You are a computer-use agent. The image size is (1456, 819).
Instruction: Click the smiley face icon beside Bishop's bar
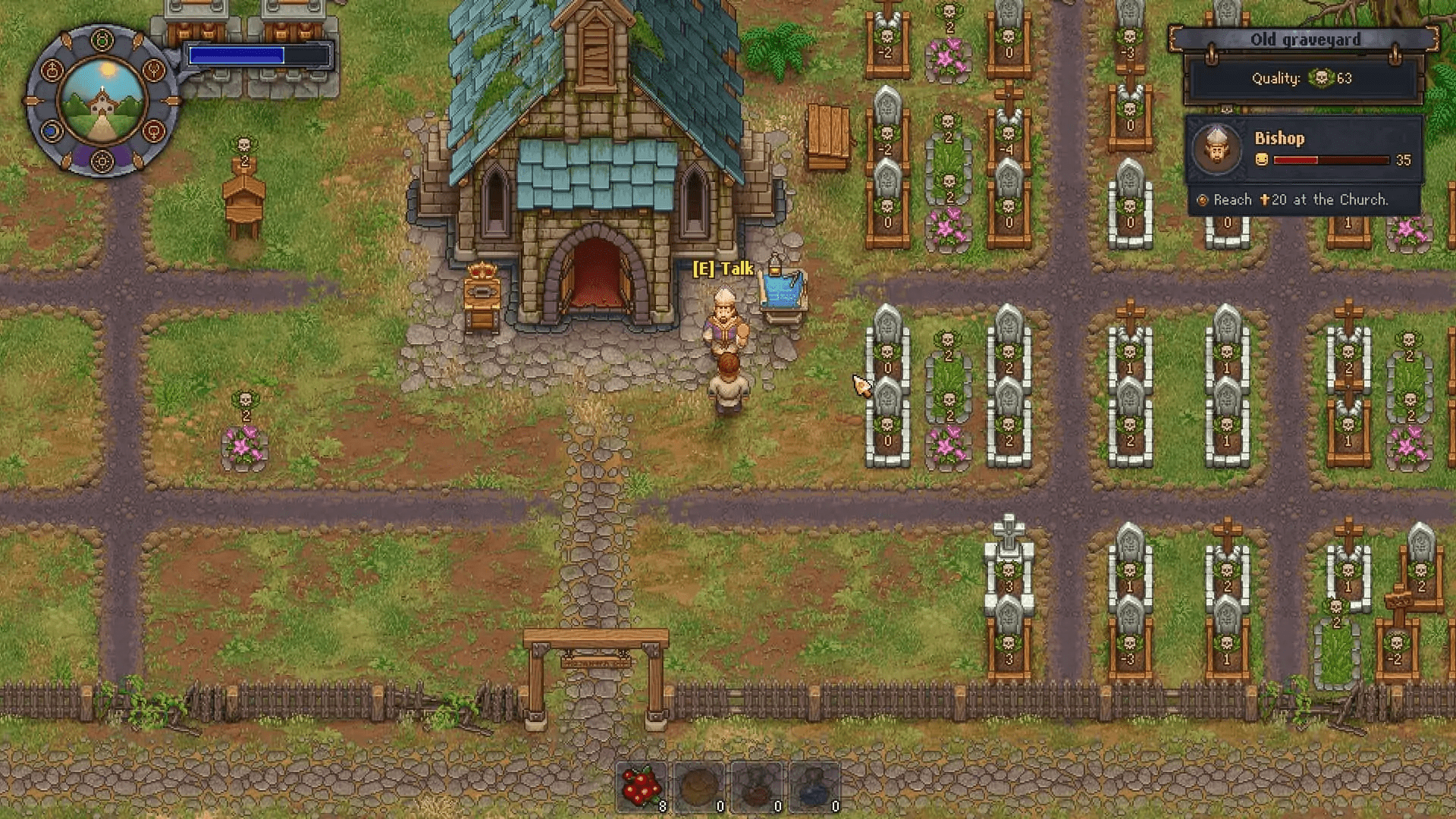coord(1263,160)
